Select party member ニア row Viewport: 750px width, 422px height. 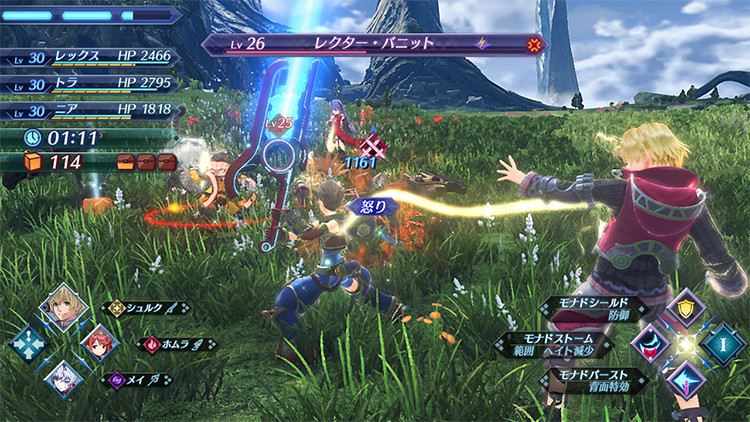tap(92, 111)
